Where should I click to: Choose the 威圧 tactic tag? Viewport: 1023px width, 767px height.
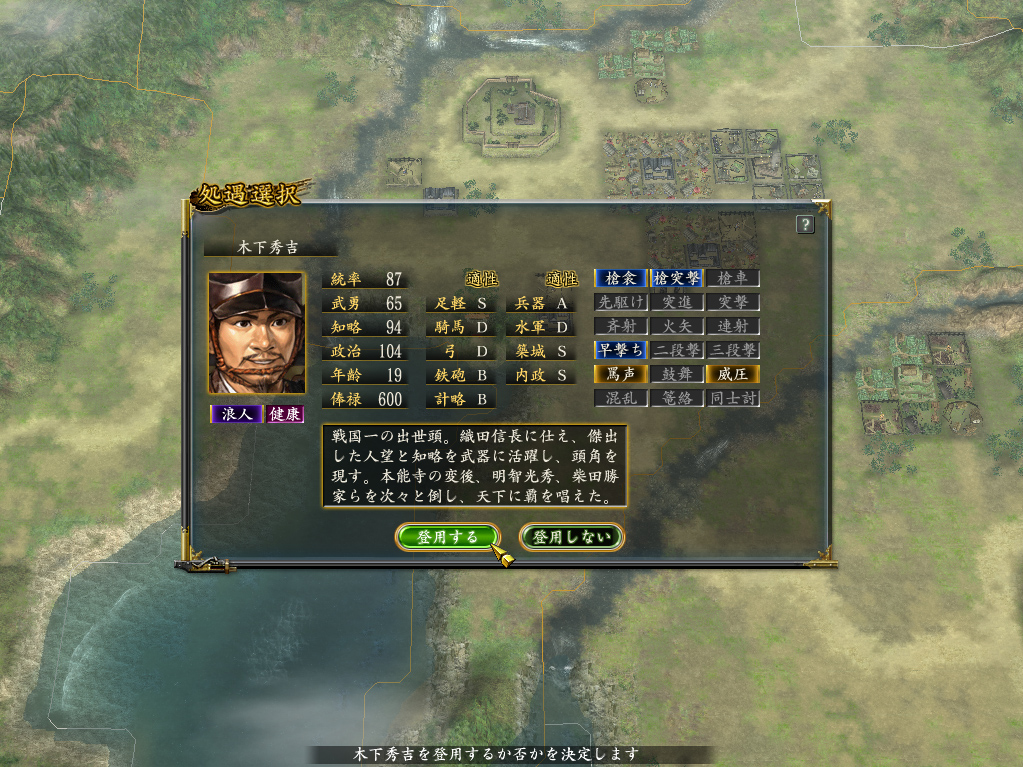pos(733,374)
